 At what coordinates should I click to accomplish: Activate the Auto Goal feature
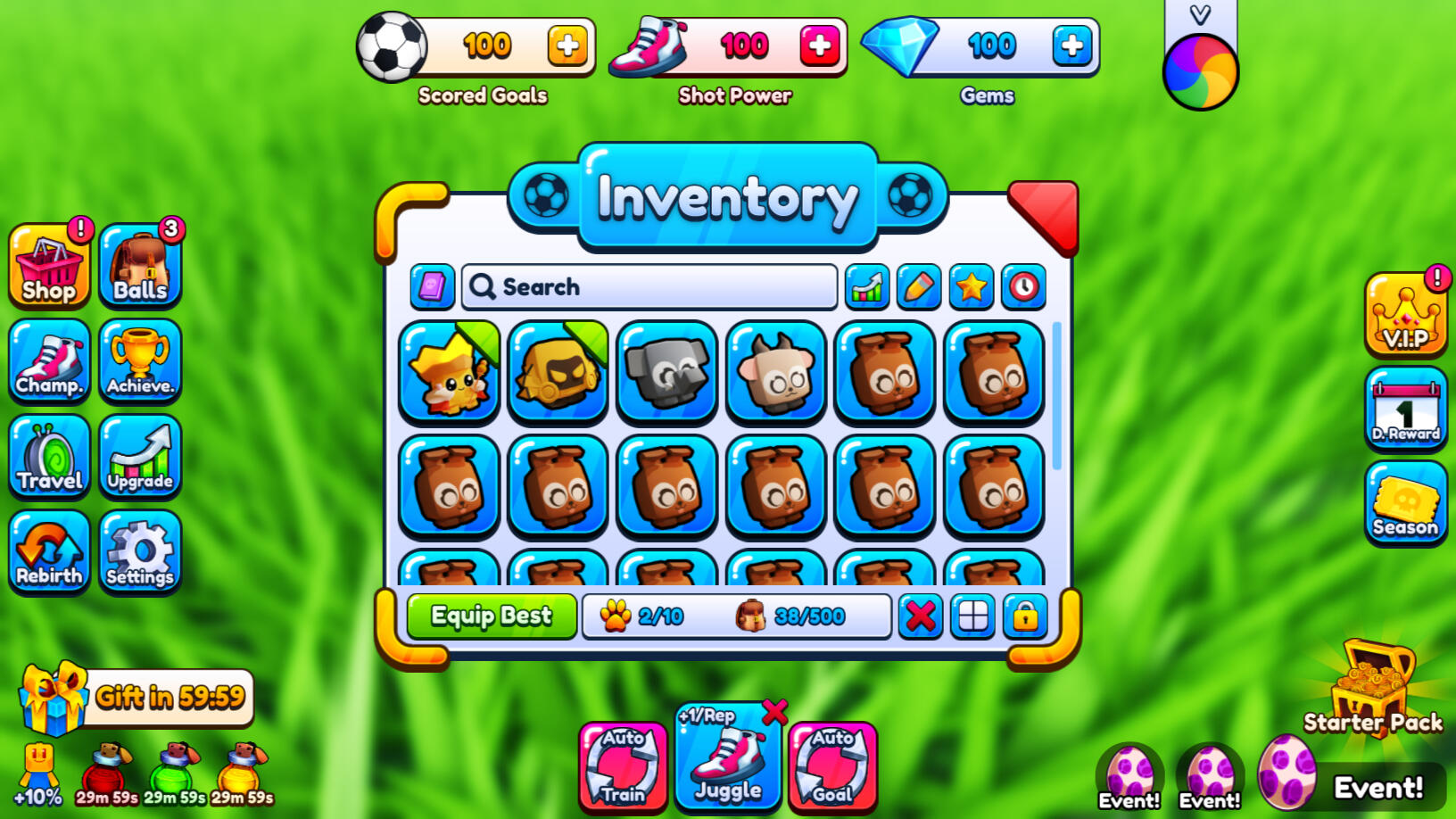coord(832,765)
